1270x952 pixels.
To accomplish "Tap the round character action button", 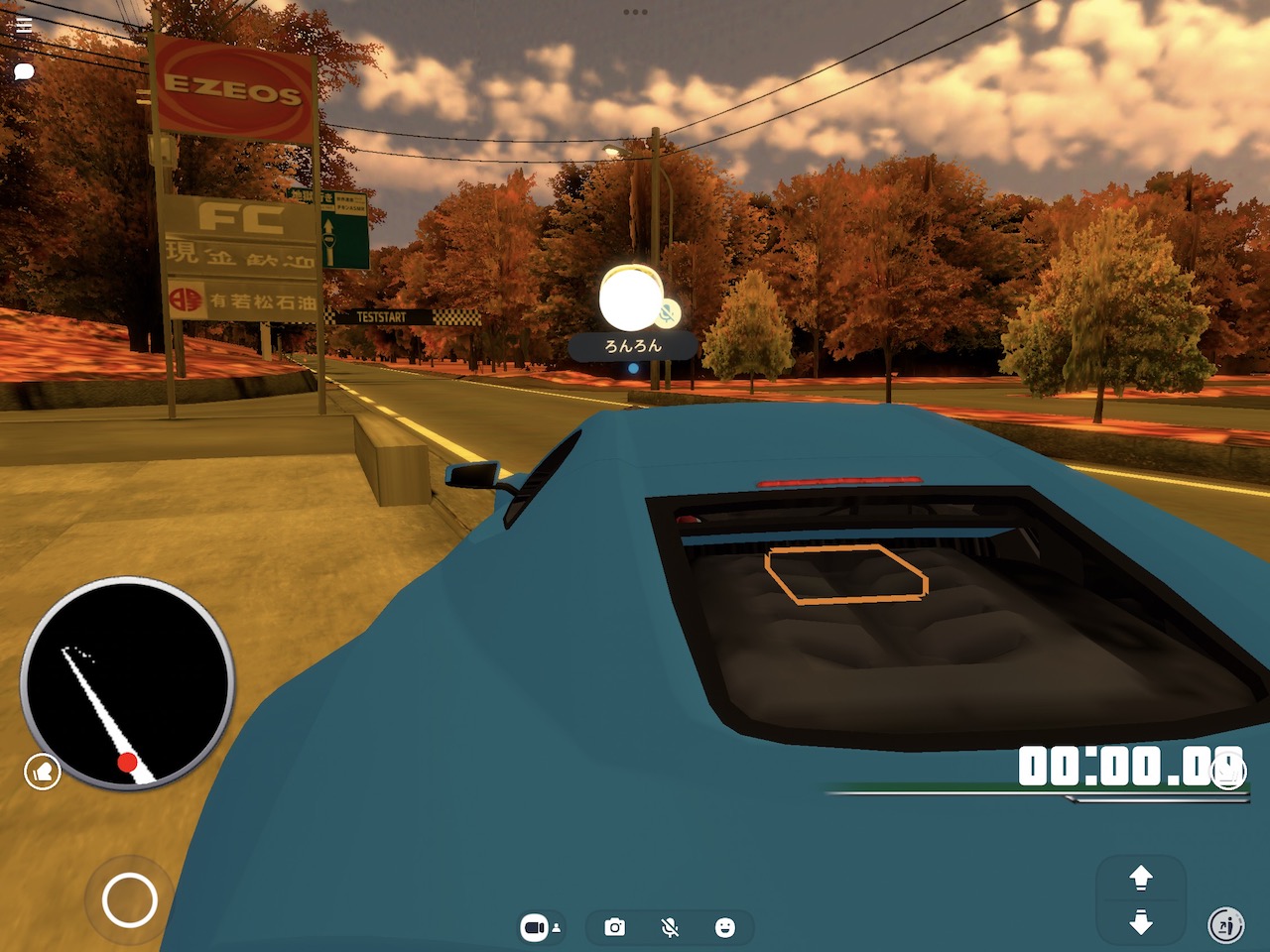I will tap(1226, 925).
